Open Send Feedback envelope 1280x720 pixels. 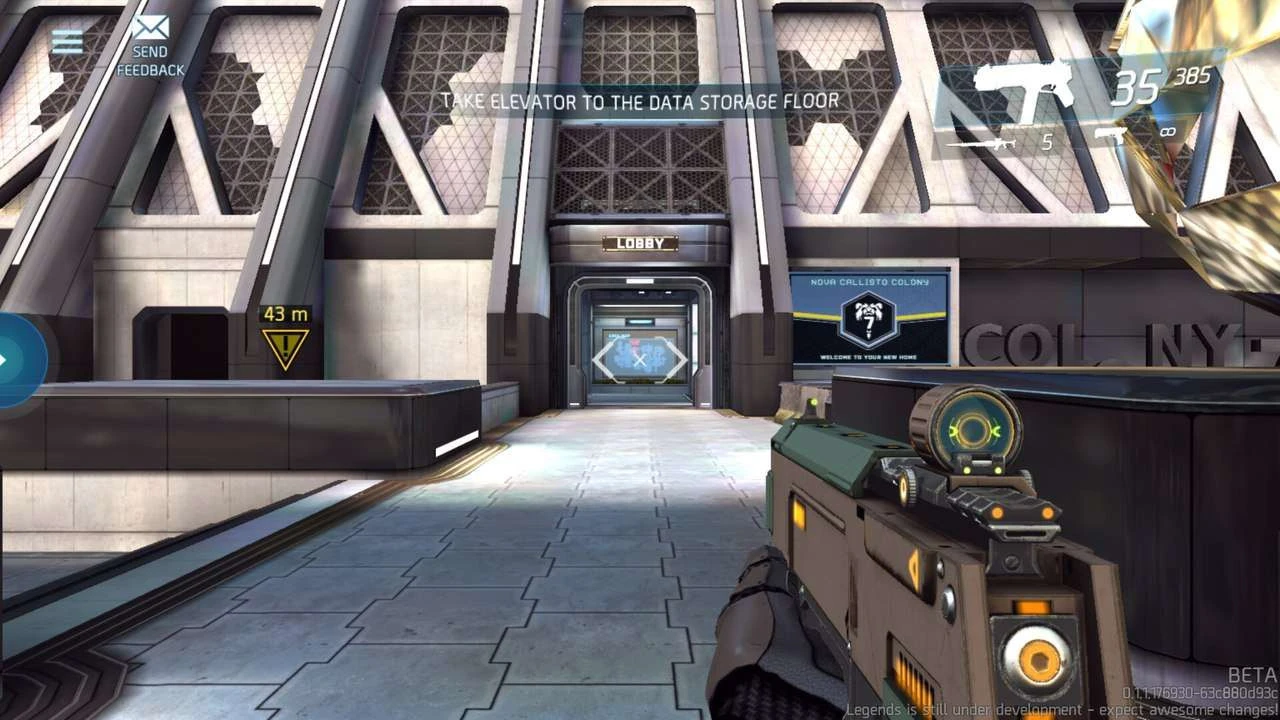tap(151, 28)
